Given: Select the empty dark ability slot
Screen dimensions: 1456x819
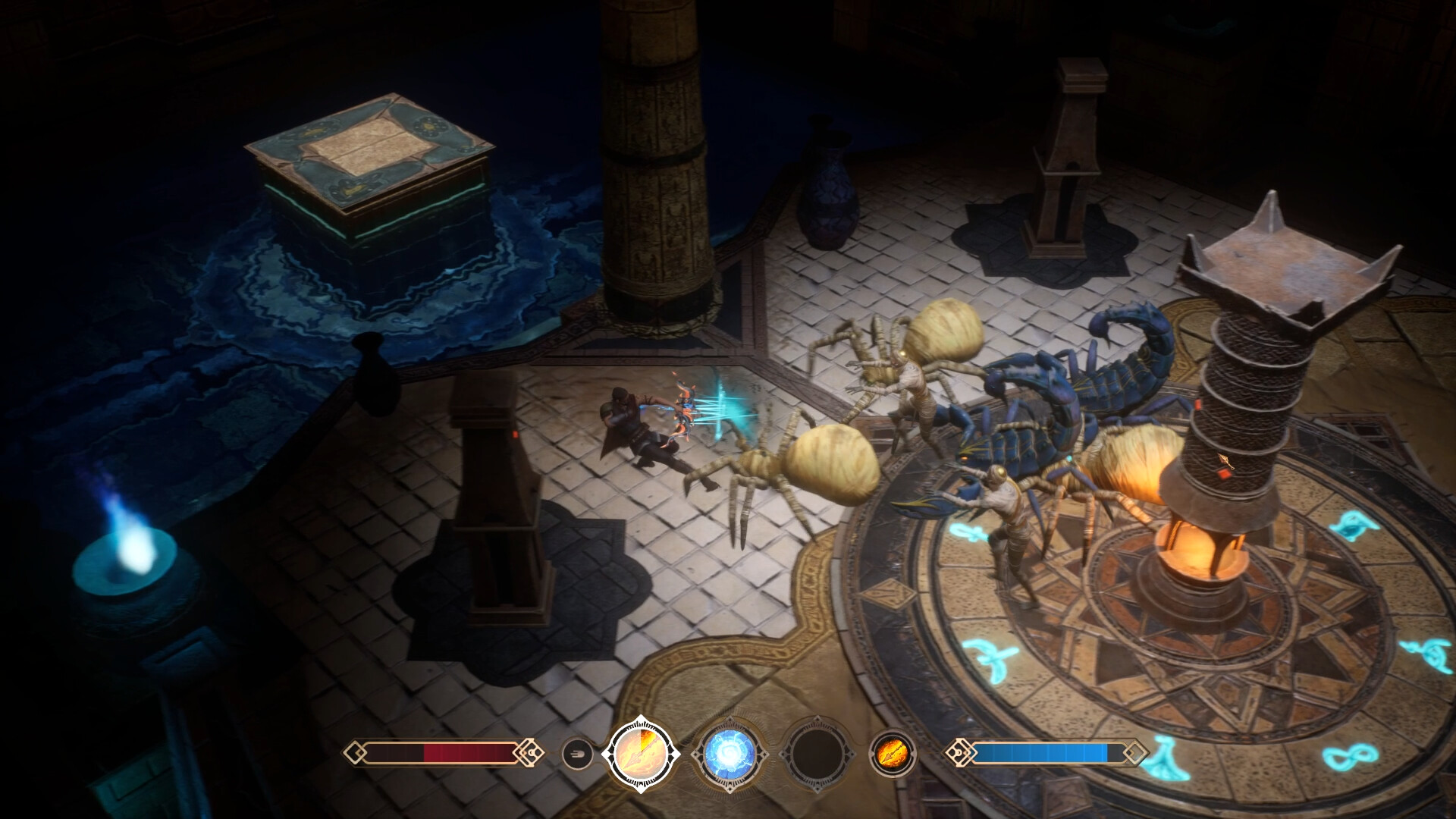Looking at the screenshot, I should [817, 754].
